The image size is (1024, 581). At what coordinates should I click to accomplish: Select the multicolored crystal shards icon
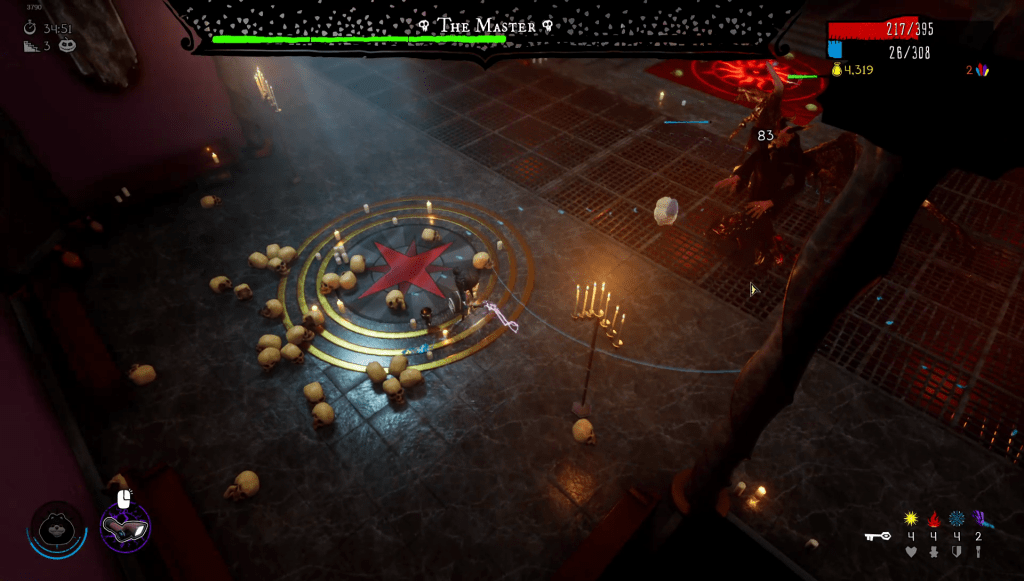click(x=981, y=70)
